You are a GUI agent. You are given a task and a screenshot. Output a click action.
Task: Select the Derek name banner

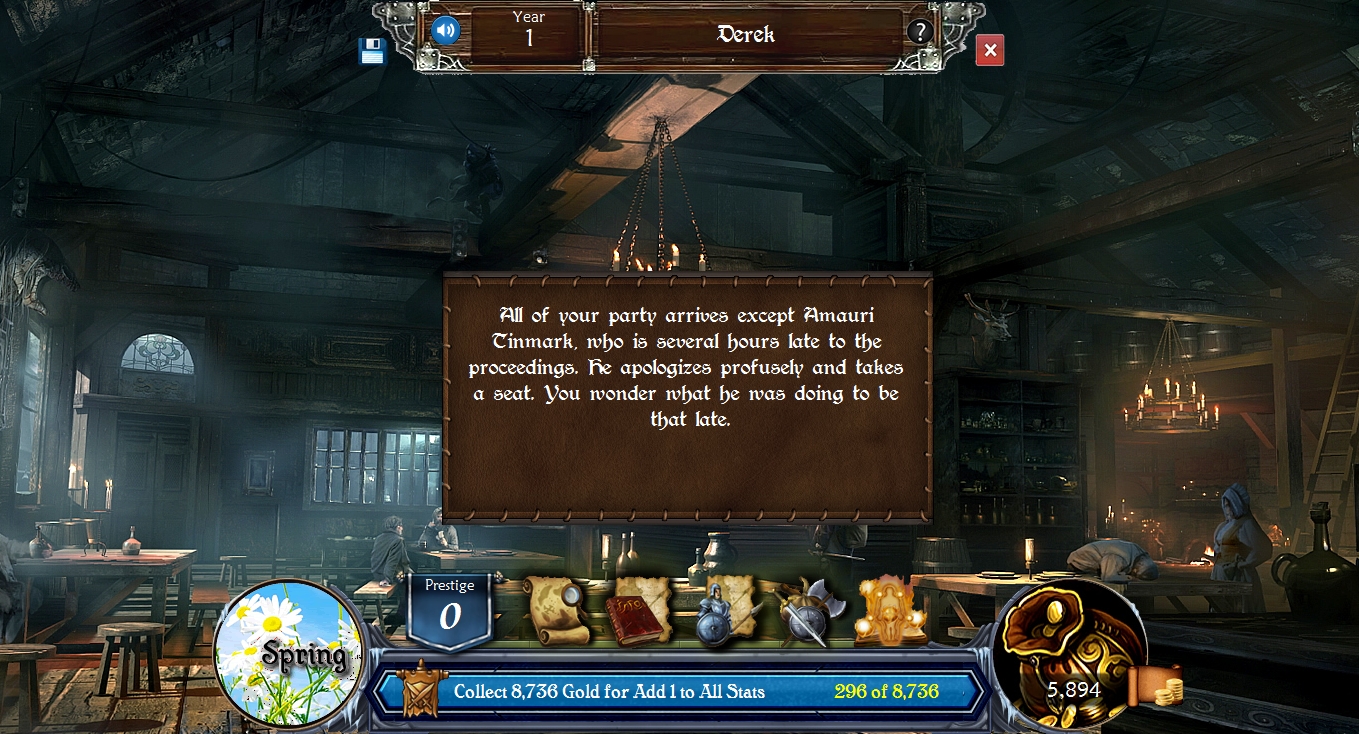pos(747,35)
